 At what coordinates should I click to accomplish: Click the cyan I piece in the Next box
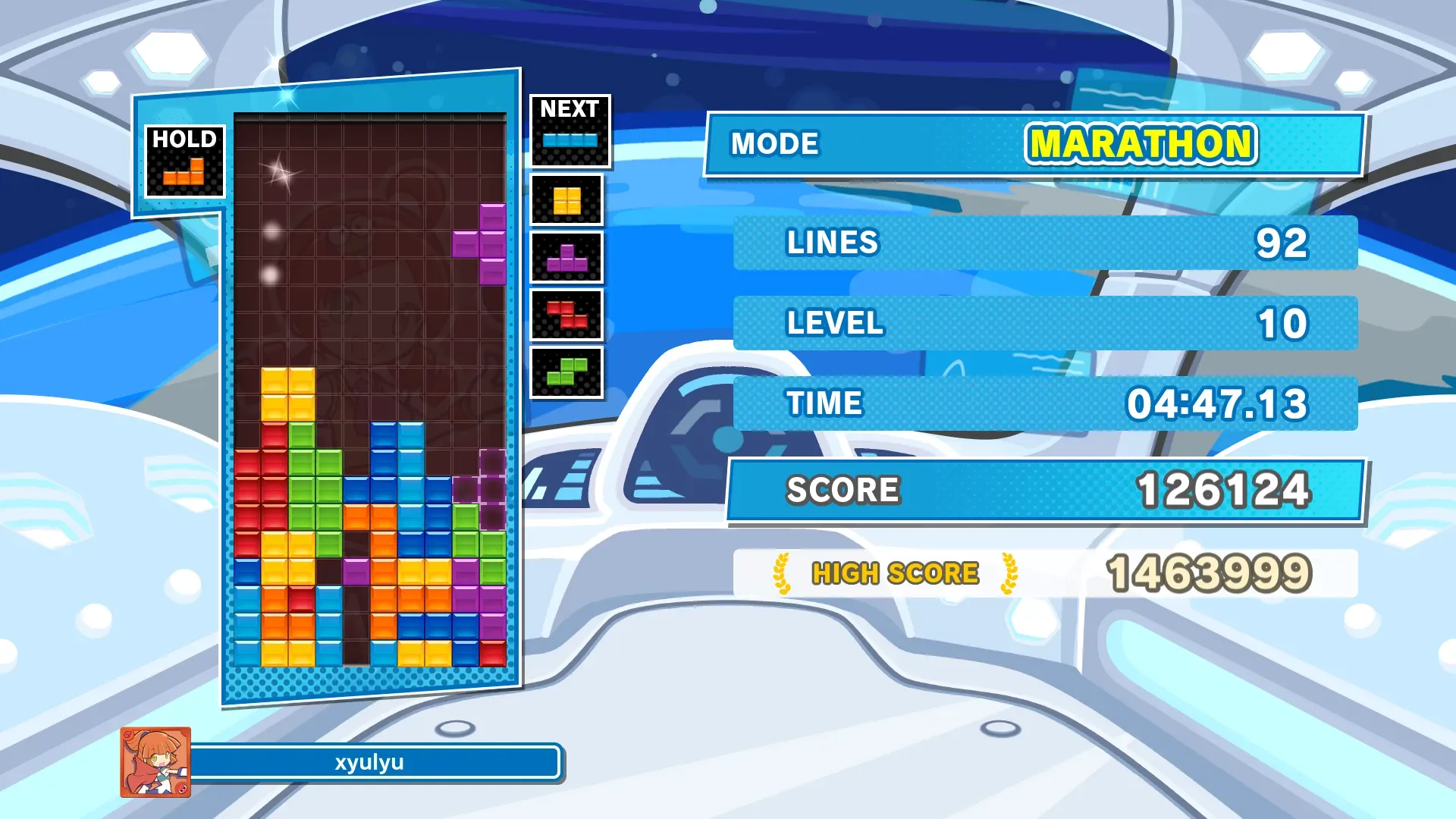pos(570,140)
